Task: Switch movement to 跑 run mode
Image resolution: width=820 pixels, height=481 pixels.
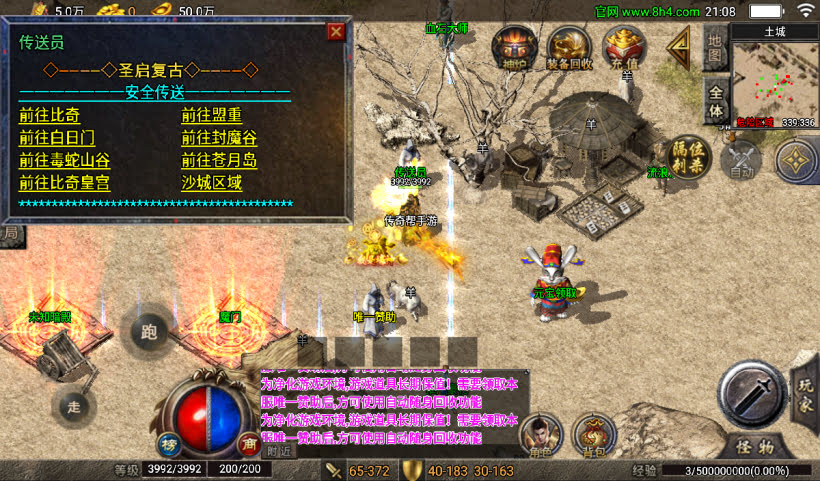Action: tap(150, 330)
